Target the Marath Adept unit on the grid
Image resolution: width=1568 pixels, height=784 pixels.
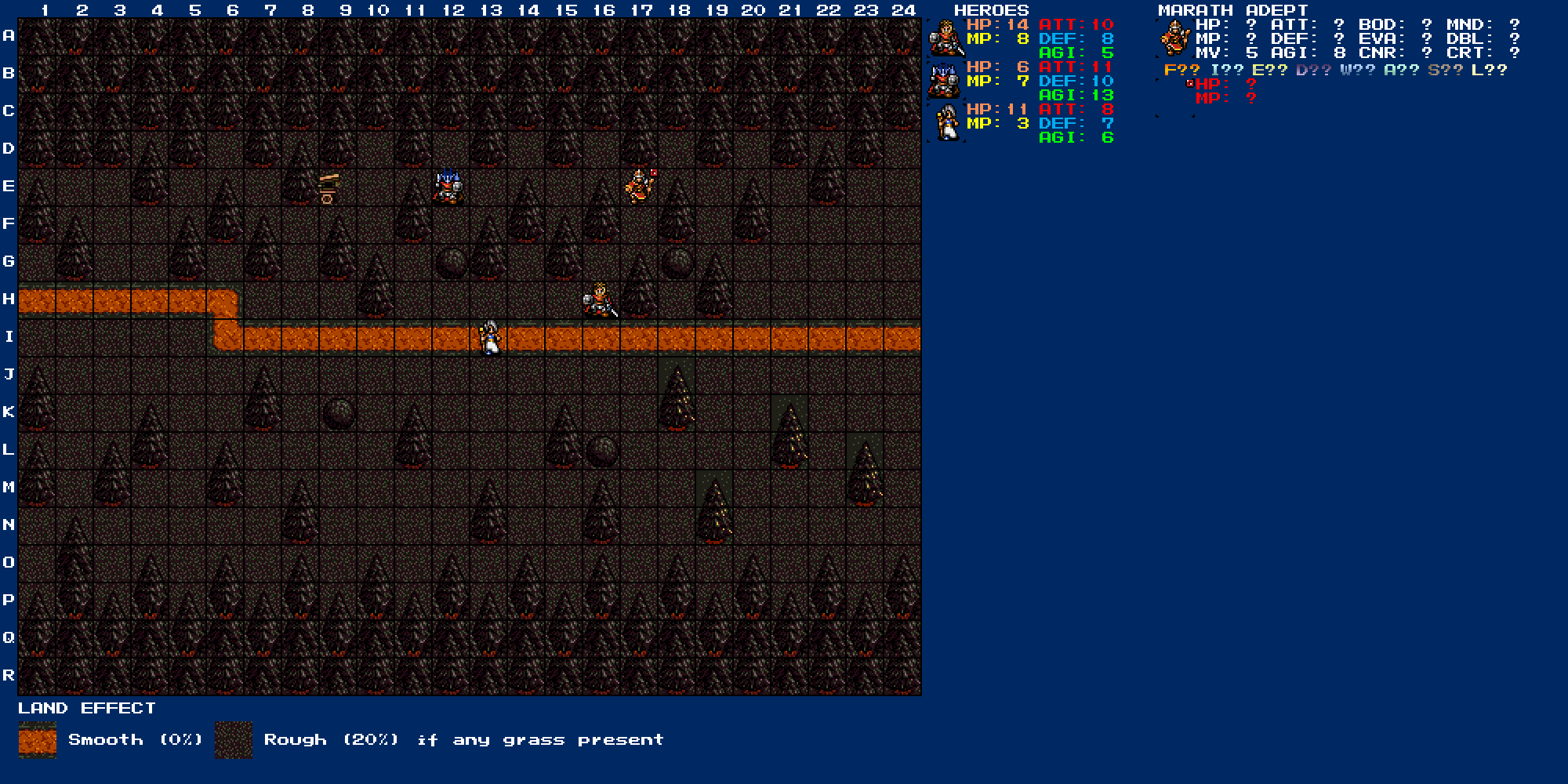coord(640,187)
